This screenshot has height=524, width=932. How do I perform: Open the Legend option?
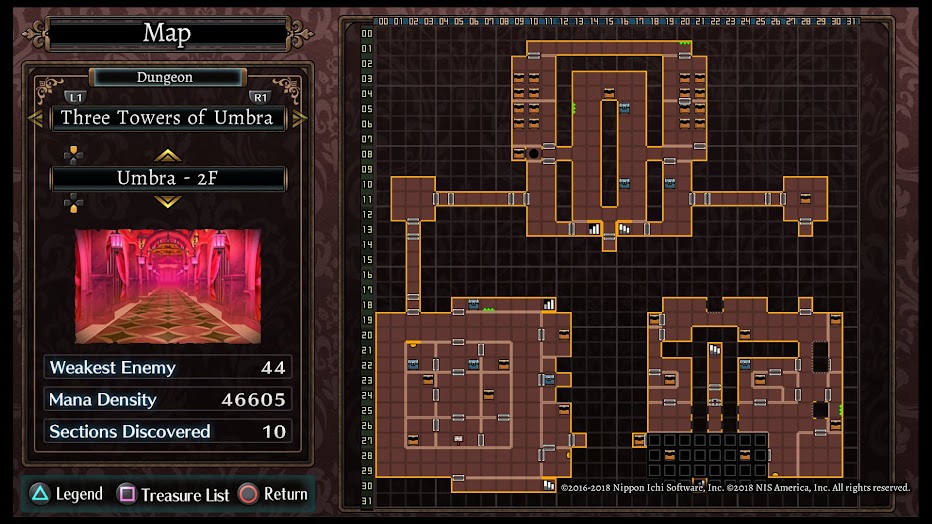(x=66, y=494)
